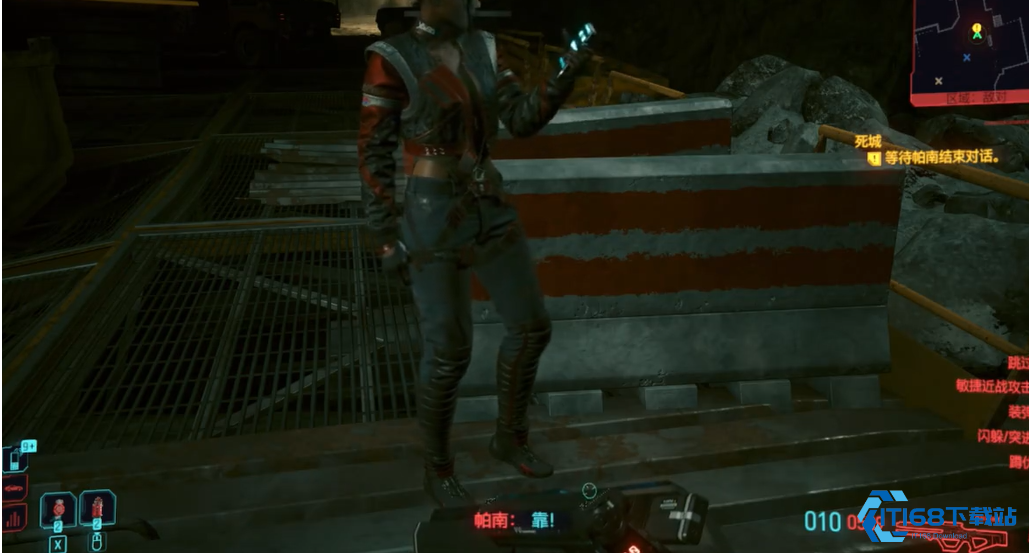Open the minimap
Viewport: 1029px width, 553px height.
click(969, 50)
